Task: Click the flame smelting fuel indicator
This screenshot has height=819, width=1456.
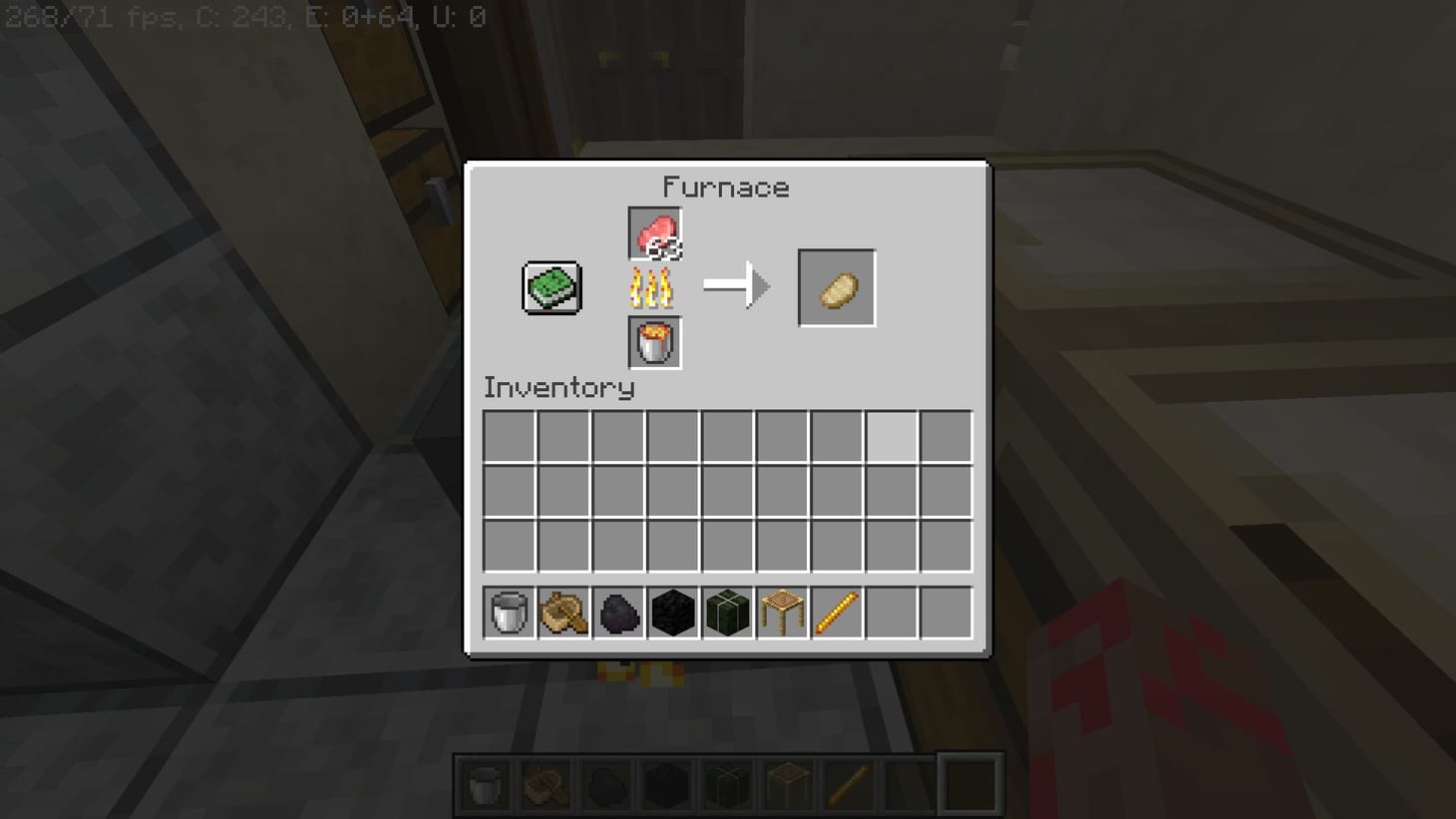Action: pos(653,287)
